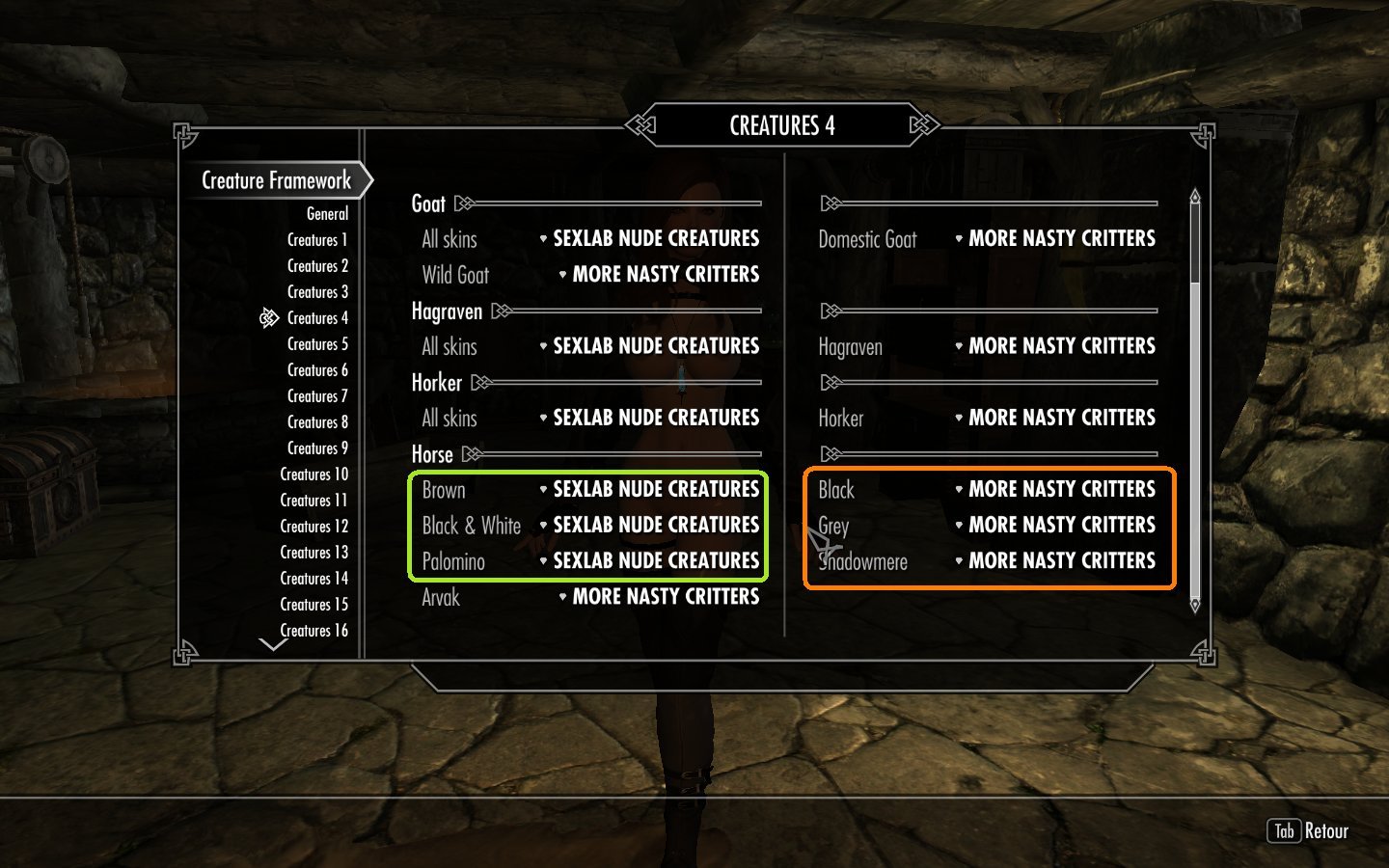The height and width of the screenshot is (868, 1389).
Task: Show the Creatures 9 page
Action: [x=317, y=448]
